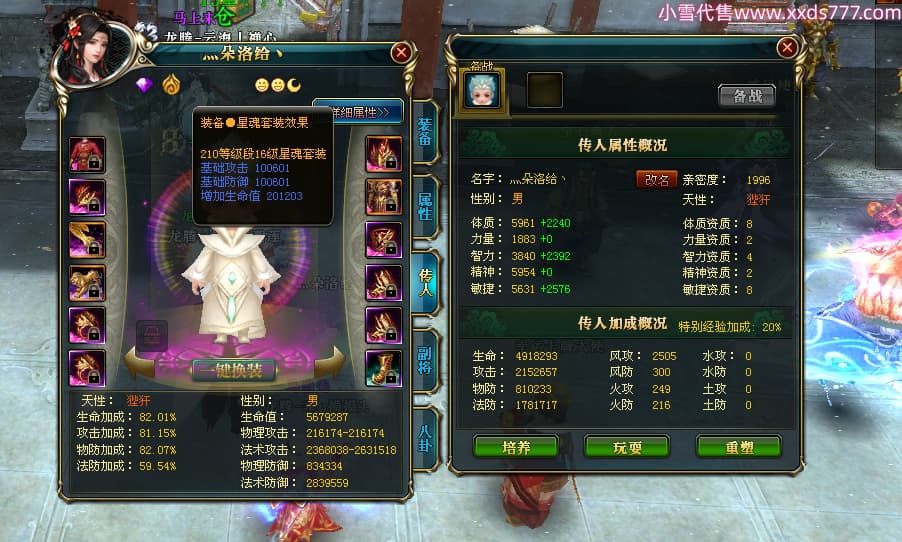Click the crescent moon icon
Screen dimensions: 902x542
[x=296, y=84]
